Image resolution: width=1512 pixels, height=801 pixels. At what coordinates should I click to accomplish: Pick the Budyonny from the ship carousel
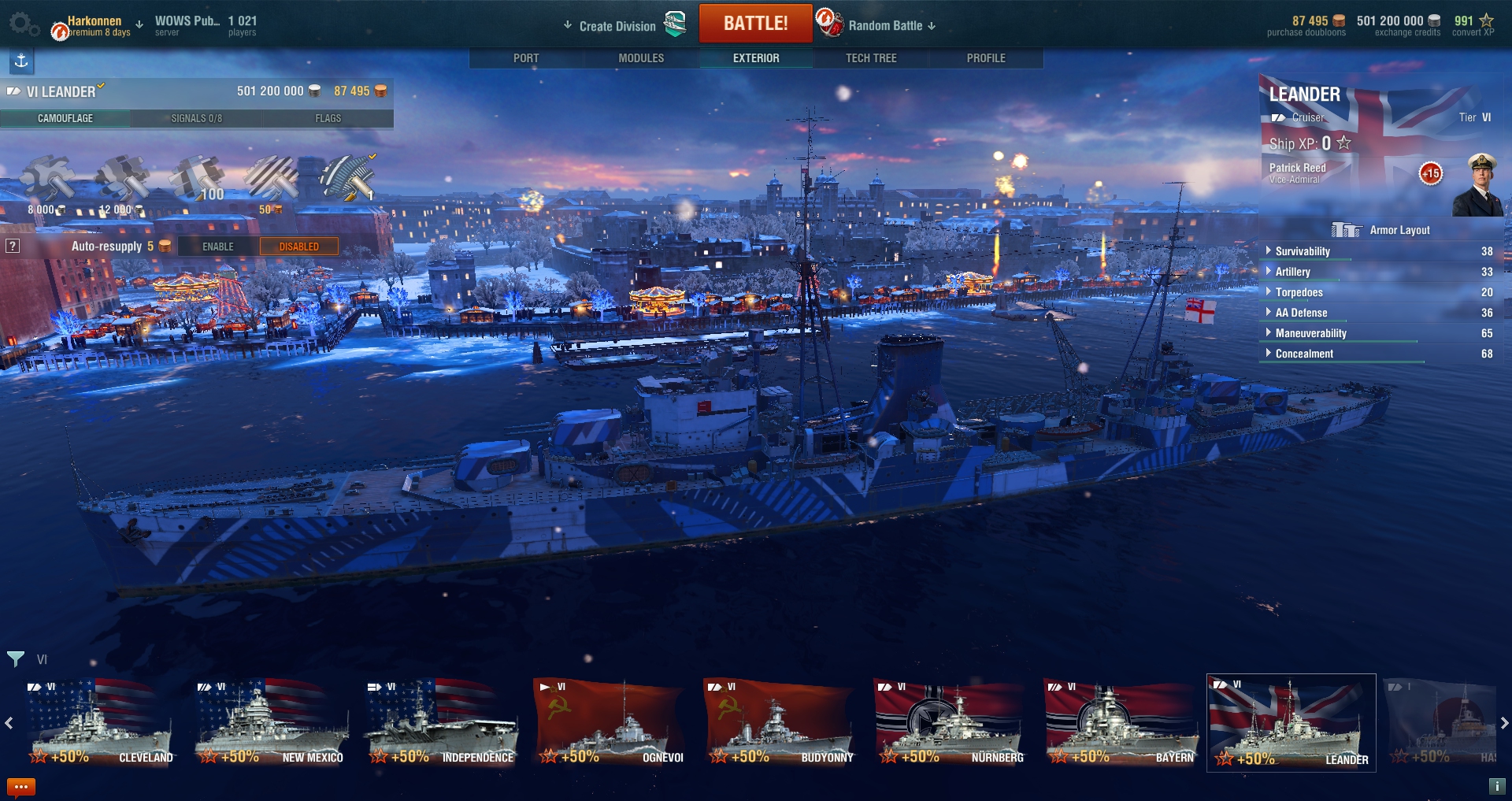click(780, 723)
